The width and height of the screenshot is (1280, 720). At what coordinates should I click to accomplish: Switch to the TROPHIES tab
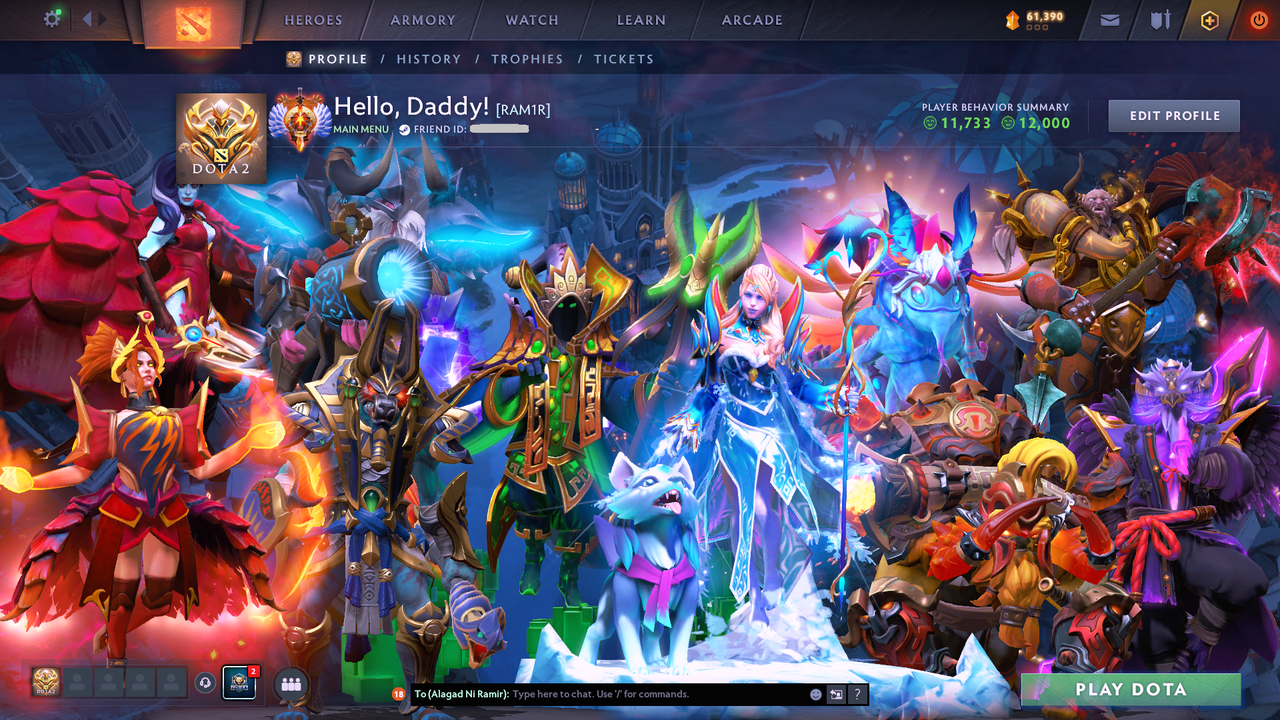tap(527, 59)
